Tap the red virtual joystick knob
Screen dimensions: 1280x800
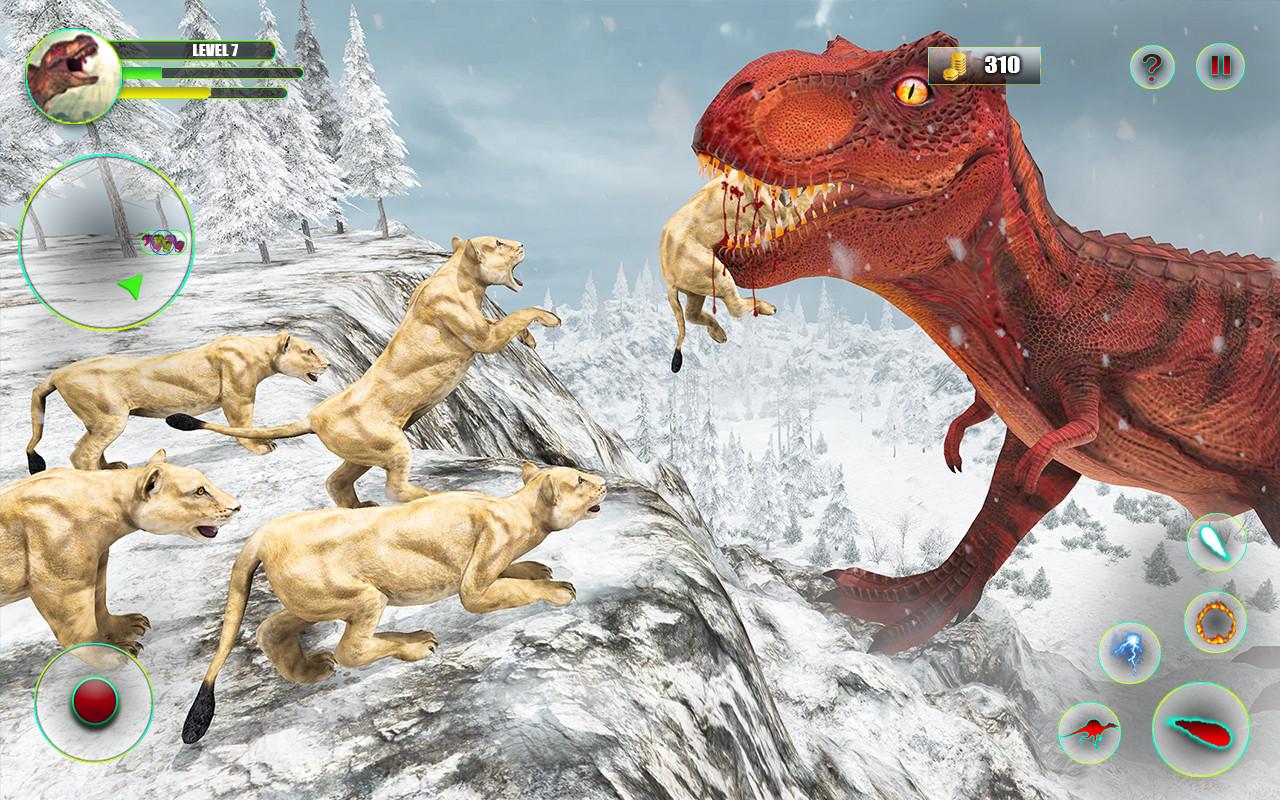[94, 702]
